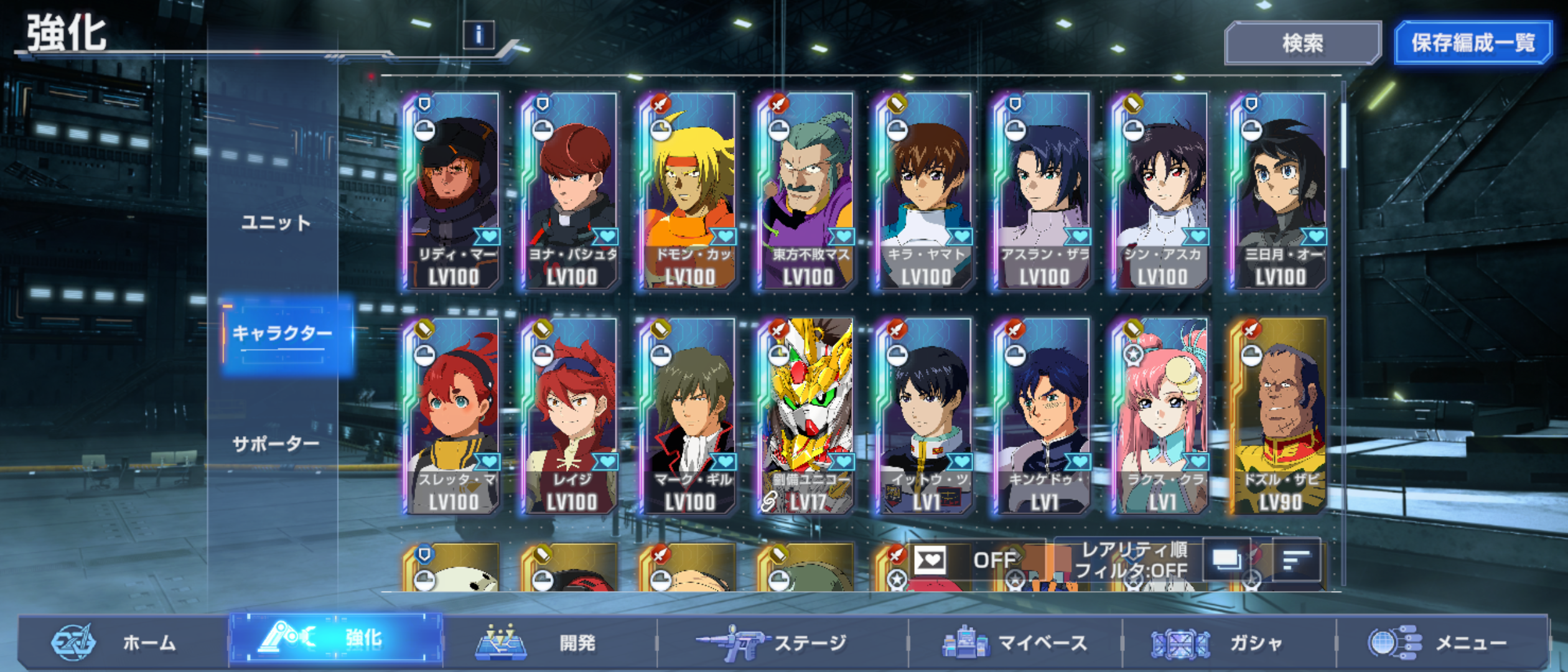Open the 検索 search button
The width and height of the screenshot is (1568, 672).
1302,44
